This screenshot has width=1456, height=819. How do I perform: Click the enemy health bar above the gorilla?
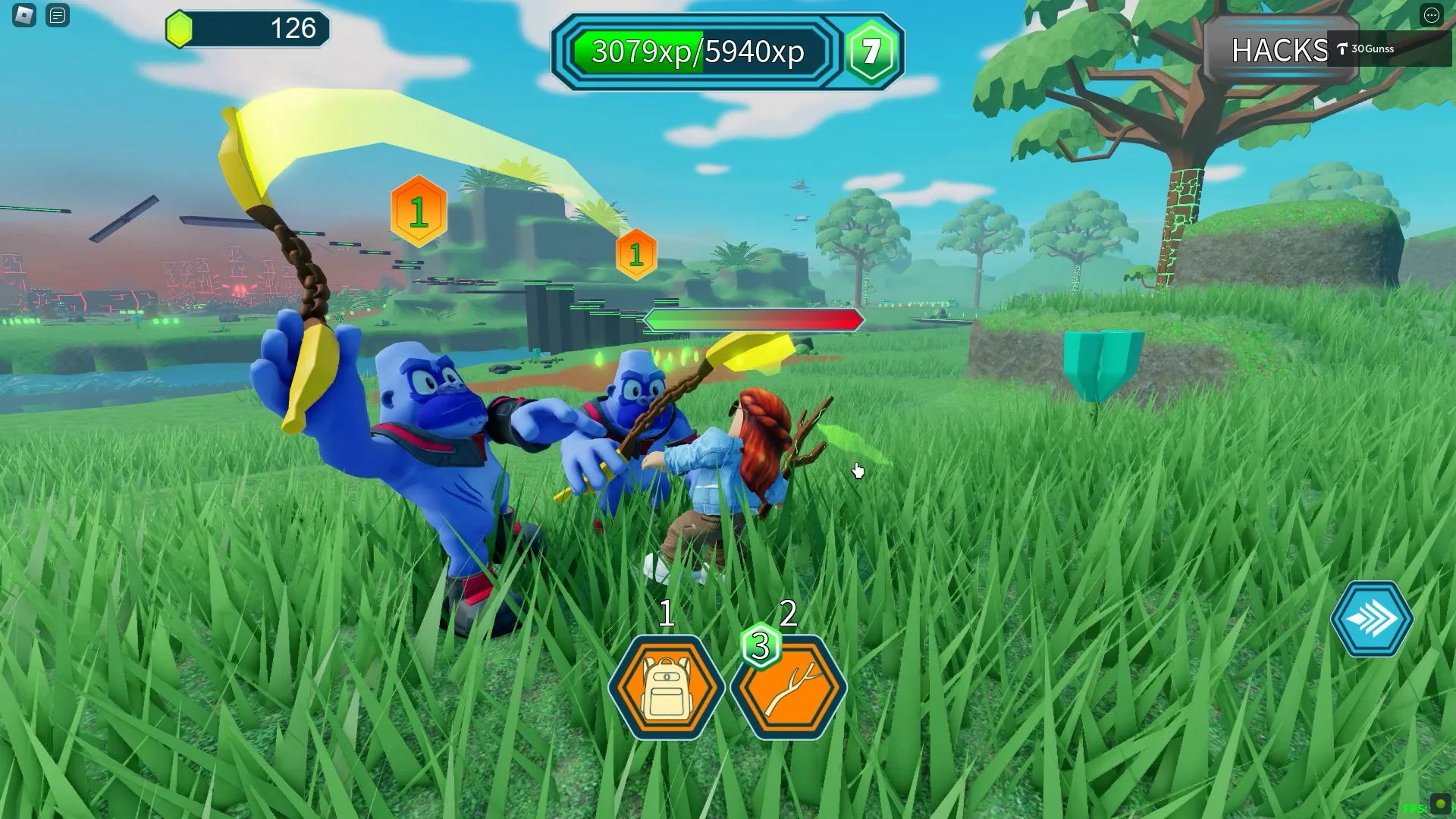pos(755,319)
